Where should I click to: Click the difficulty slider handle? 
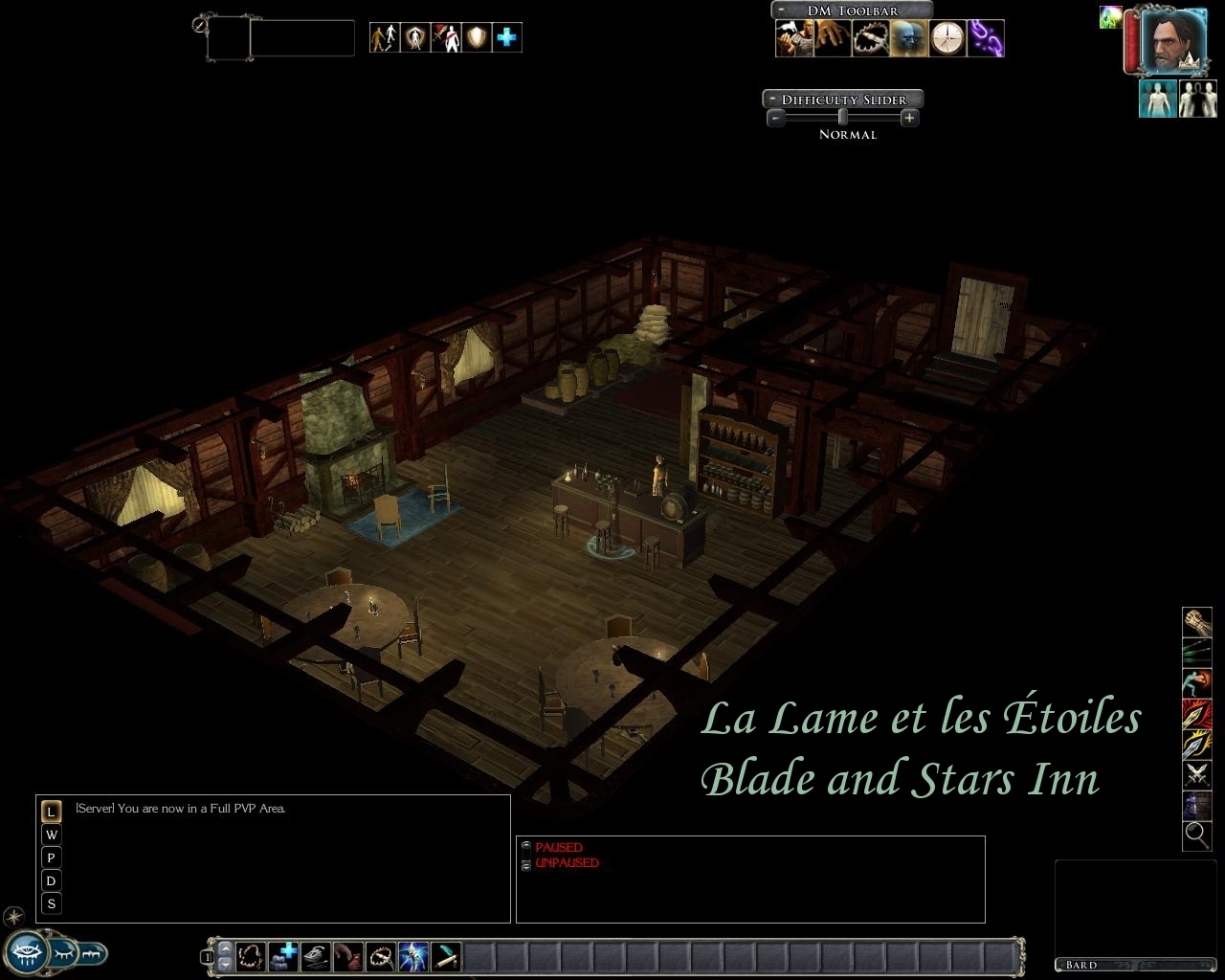coord(842,118)
